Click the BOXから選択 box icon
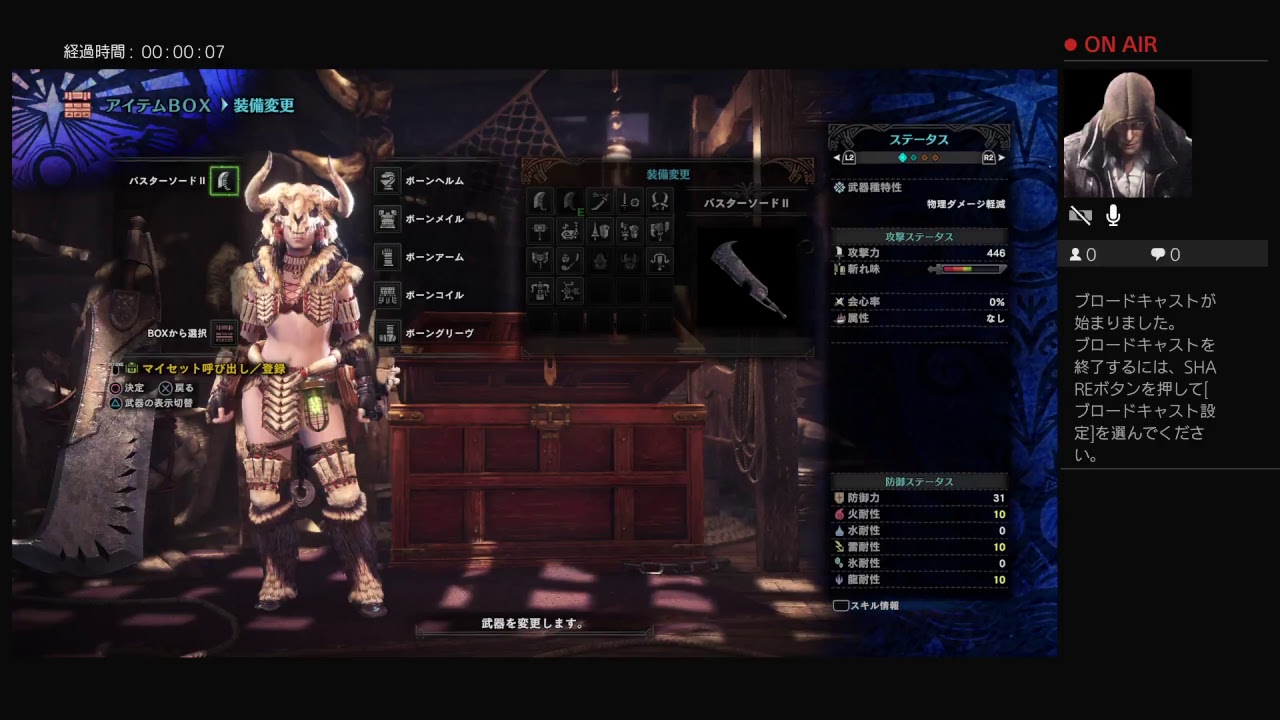Image resolution: width=1280 pixels, height=720 pixels. [224, 334]
